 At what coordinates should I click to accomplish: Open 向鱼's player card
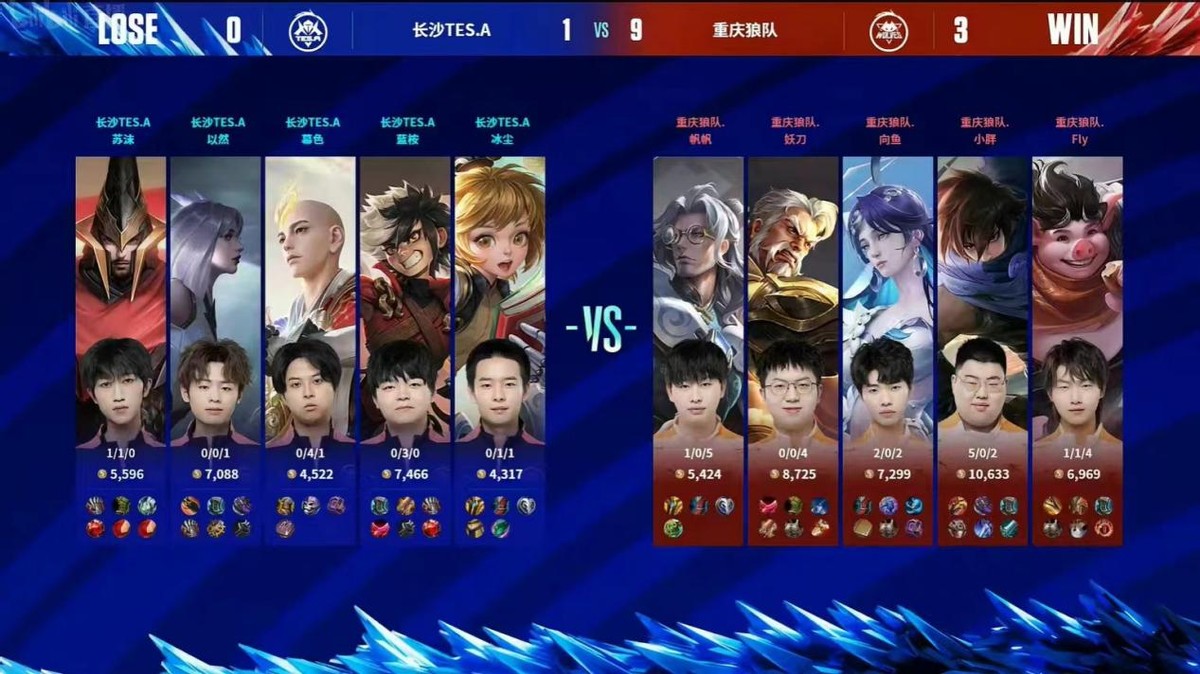coord(888,300)
